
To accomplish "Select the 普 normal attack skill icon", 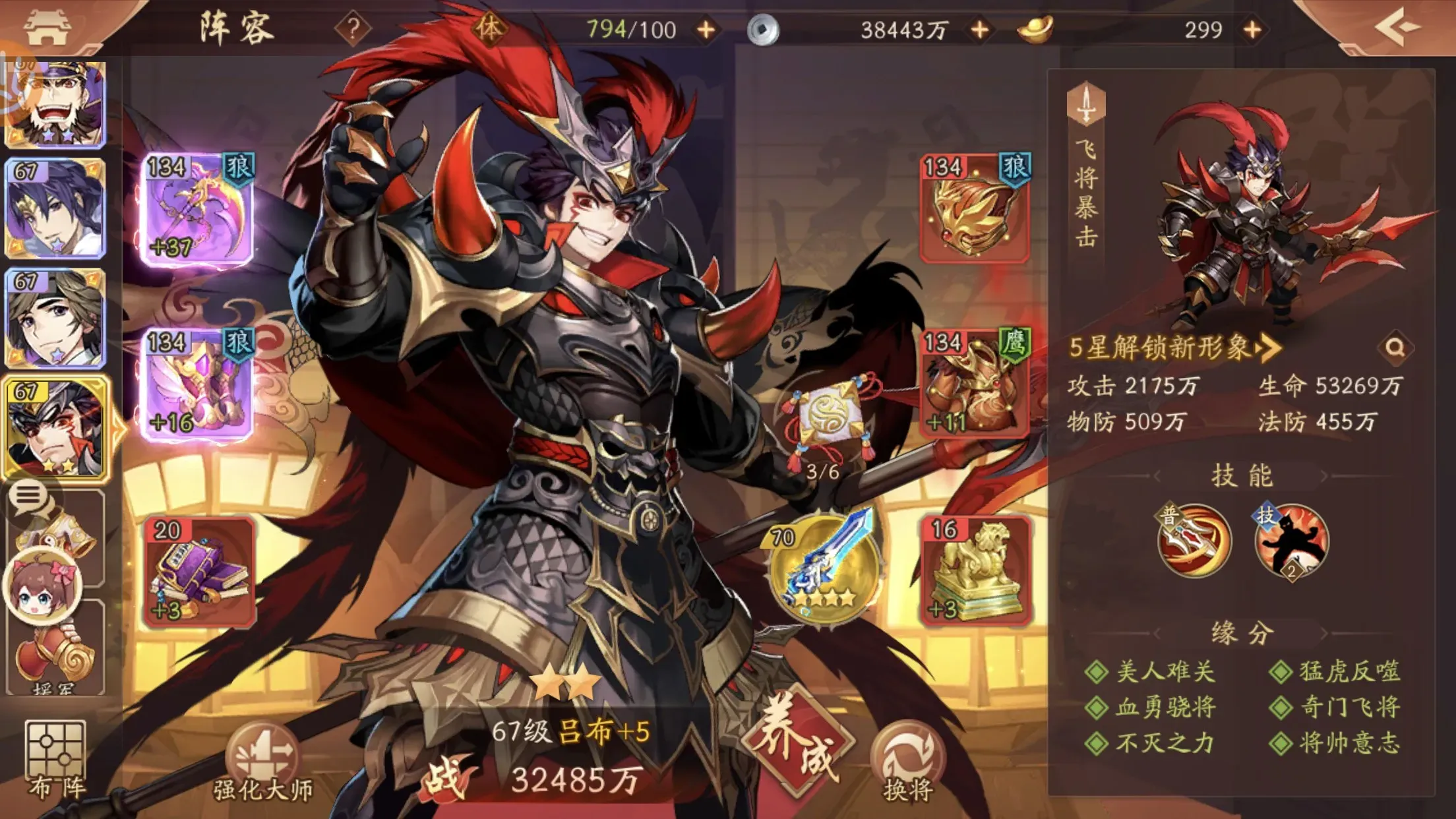I will [x=1197, y=541].
